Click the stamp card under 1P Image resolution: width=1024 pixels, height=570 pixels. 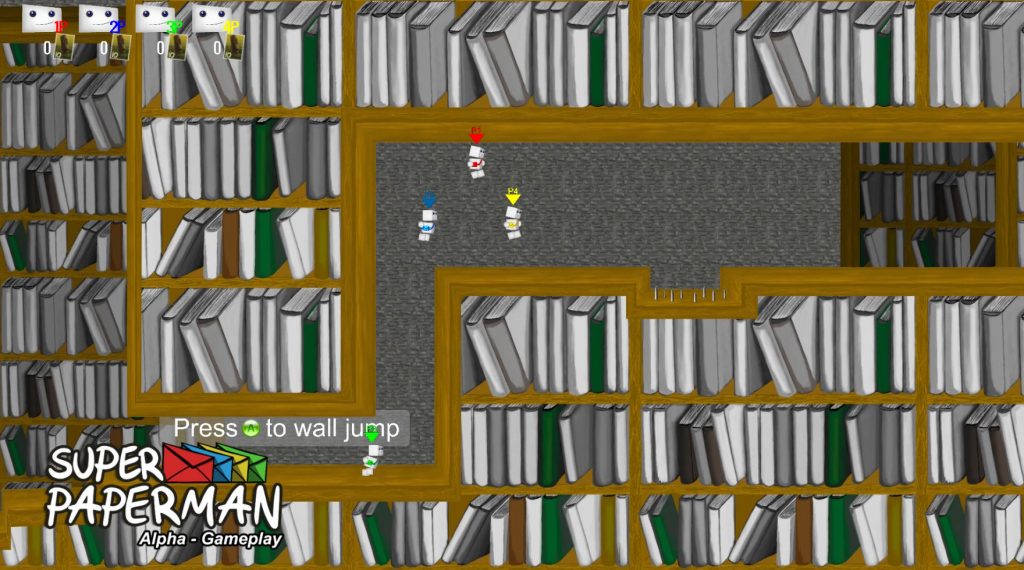click(x=64, y=47)
